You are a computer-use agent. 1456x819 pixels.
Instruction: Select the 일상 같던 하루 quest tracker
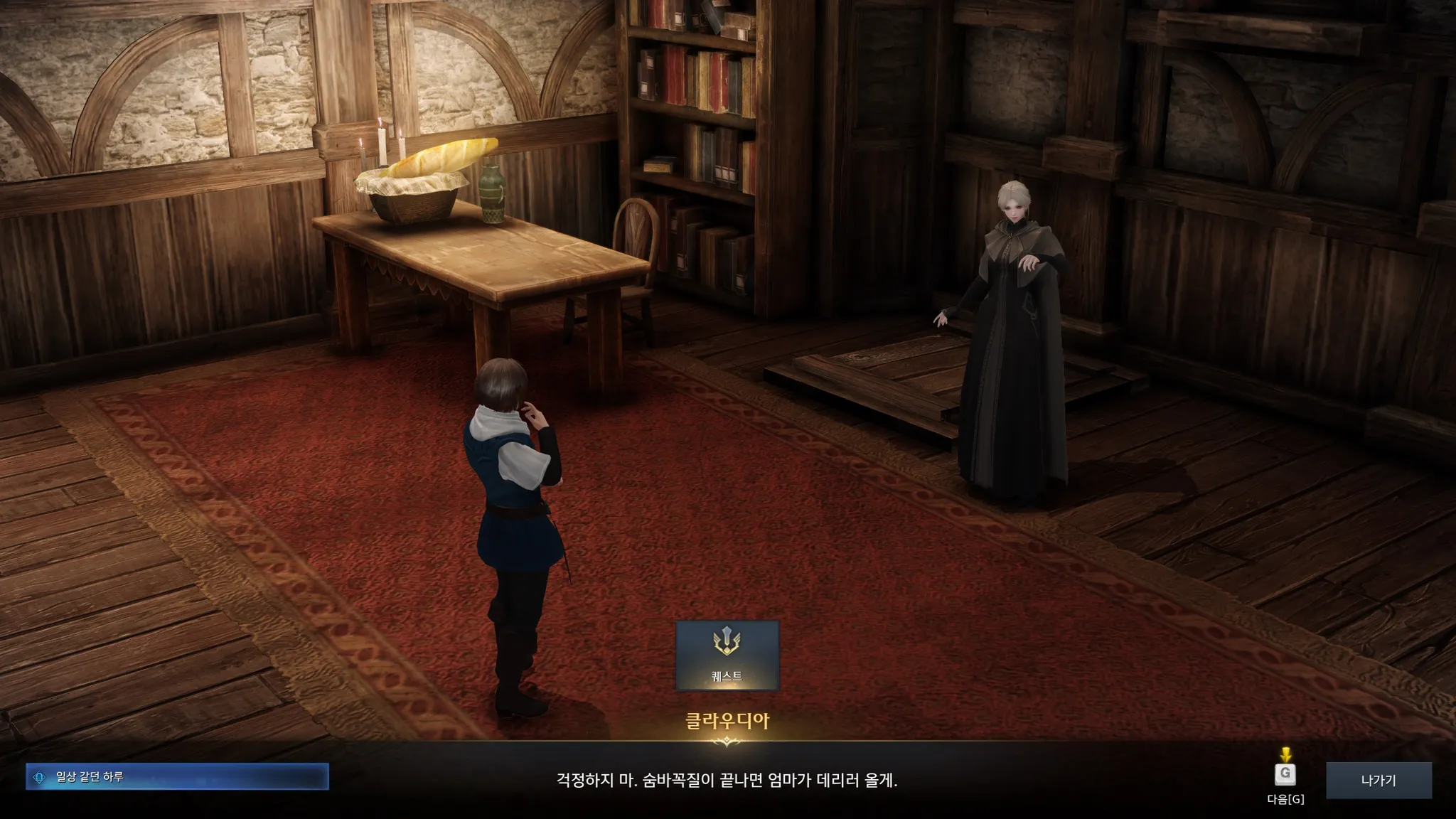[x=177, y=777]
